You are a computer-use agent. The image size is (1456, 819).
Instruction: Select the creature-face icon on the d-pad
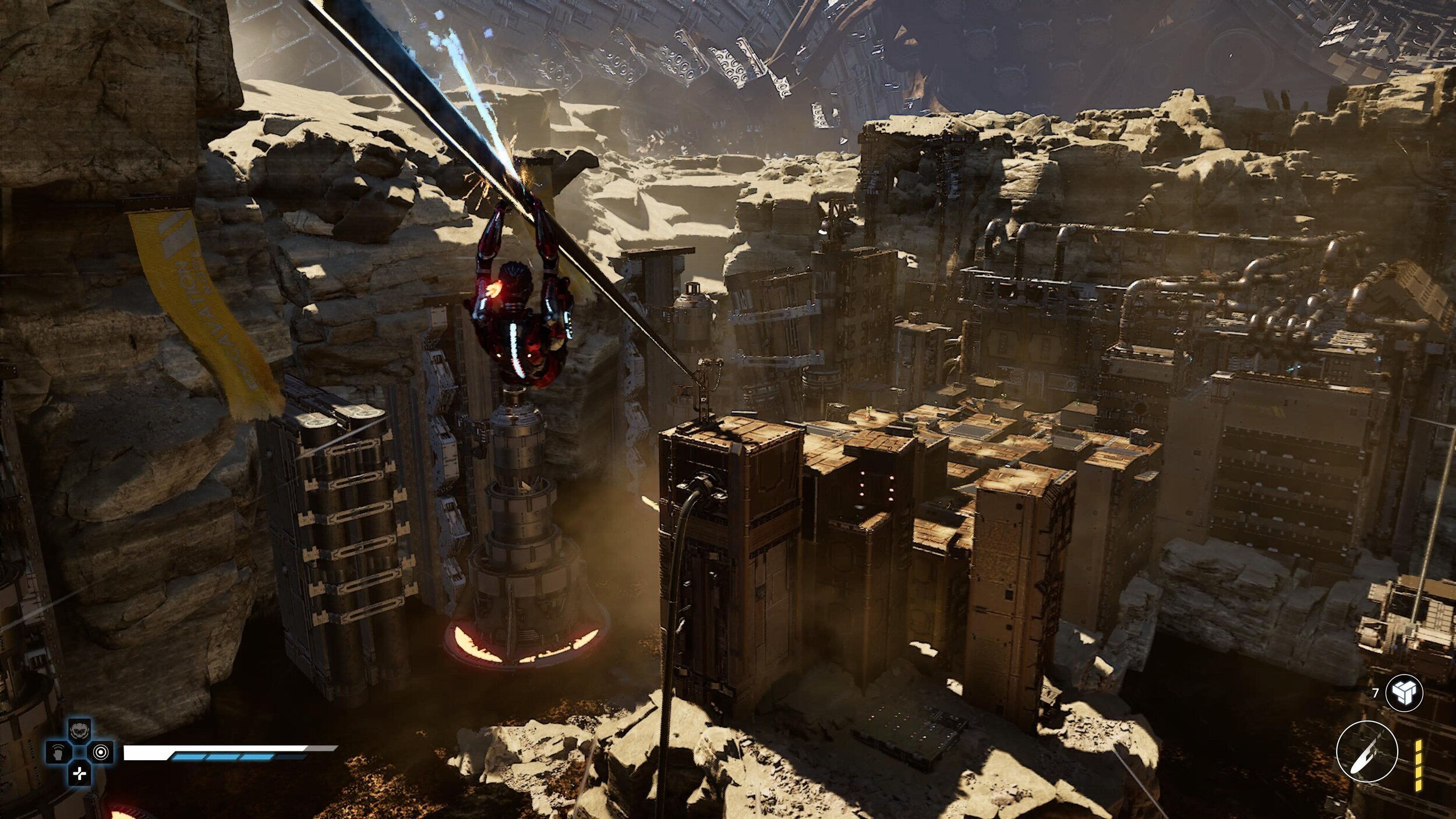click(x=79, y=729)
